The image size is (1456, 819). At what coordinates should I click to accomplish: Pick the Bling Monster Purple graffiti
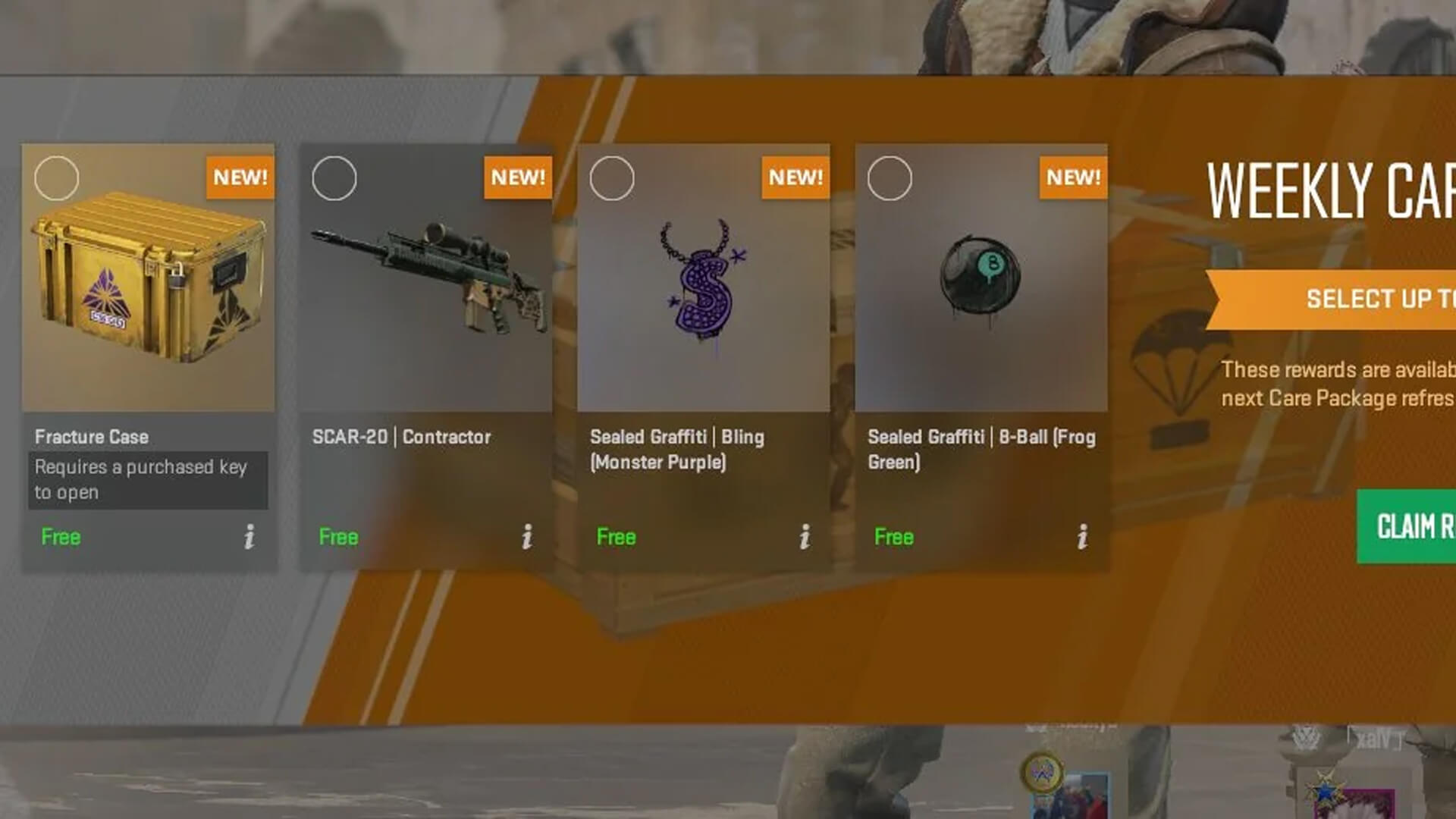pos(703,303)
